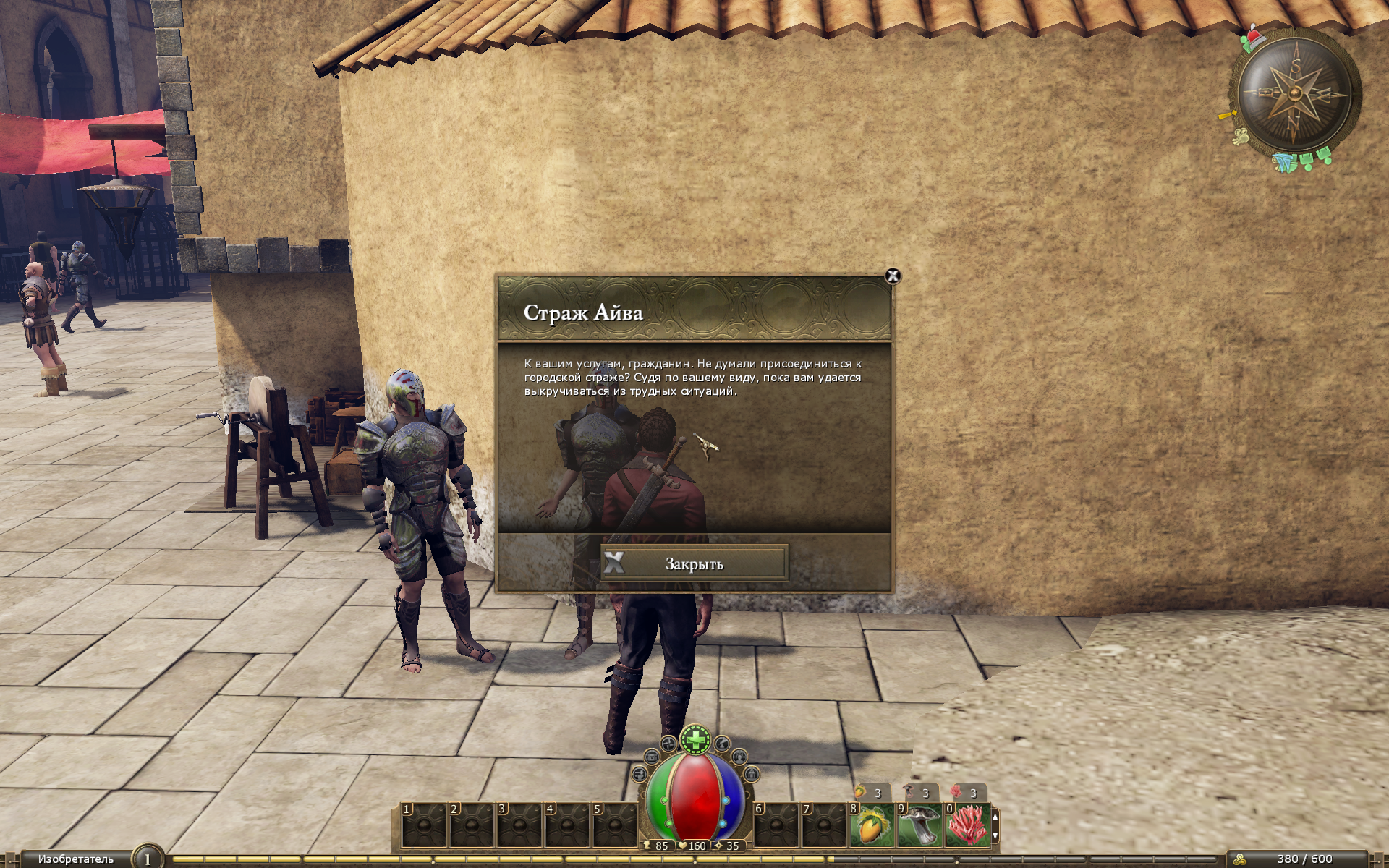
Task: Switch hotbar page with the down arrow
Action: click(995, 835)
